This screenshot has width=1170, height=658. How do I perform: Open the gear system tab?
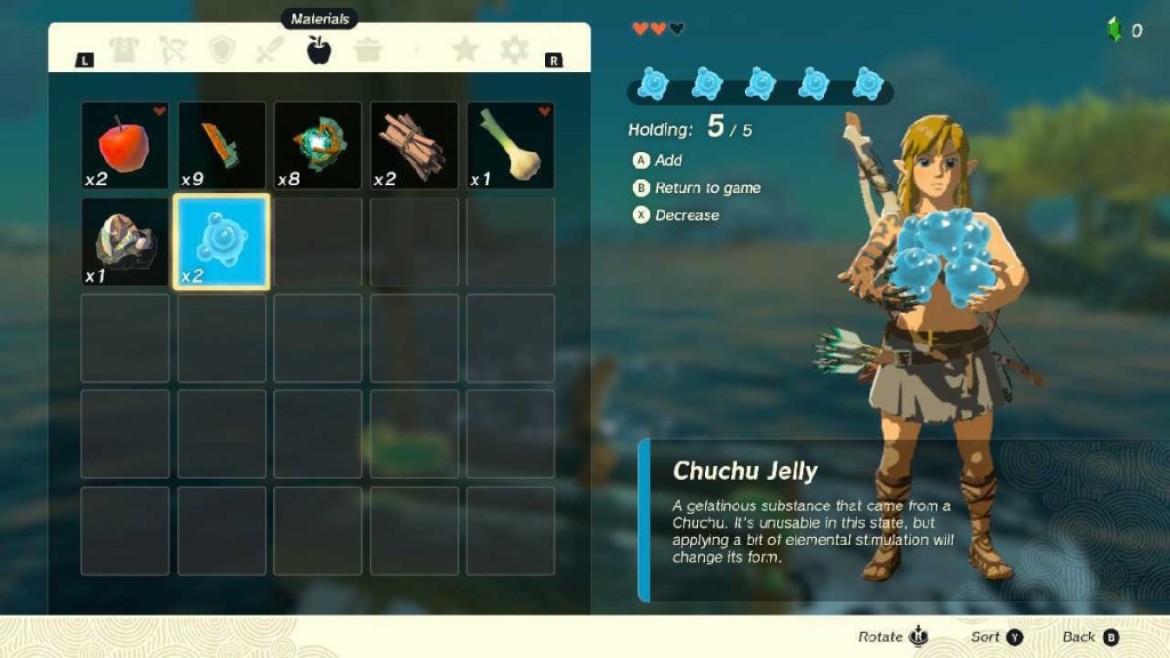coord(514,50)
